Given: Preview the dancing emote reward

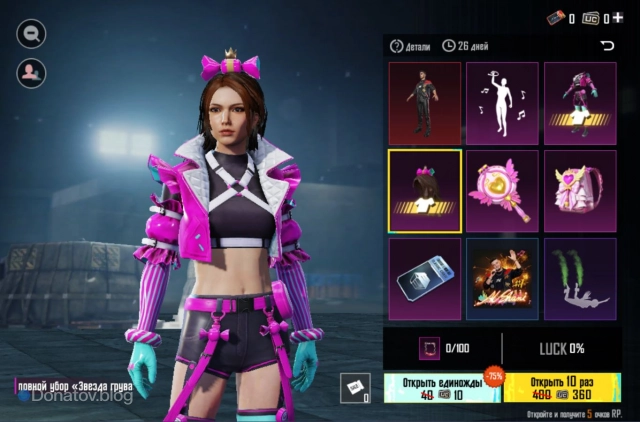Looking at the screenshot, I should (502, 104).
